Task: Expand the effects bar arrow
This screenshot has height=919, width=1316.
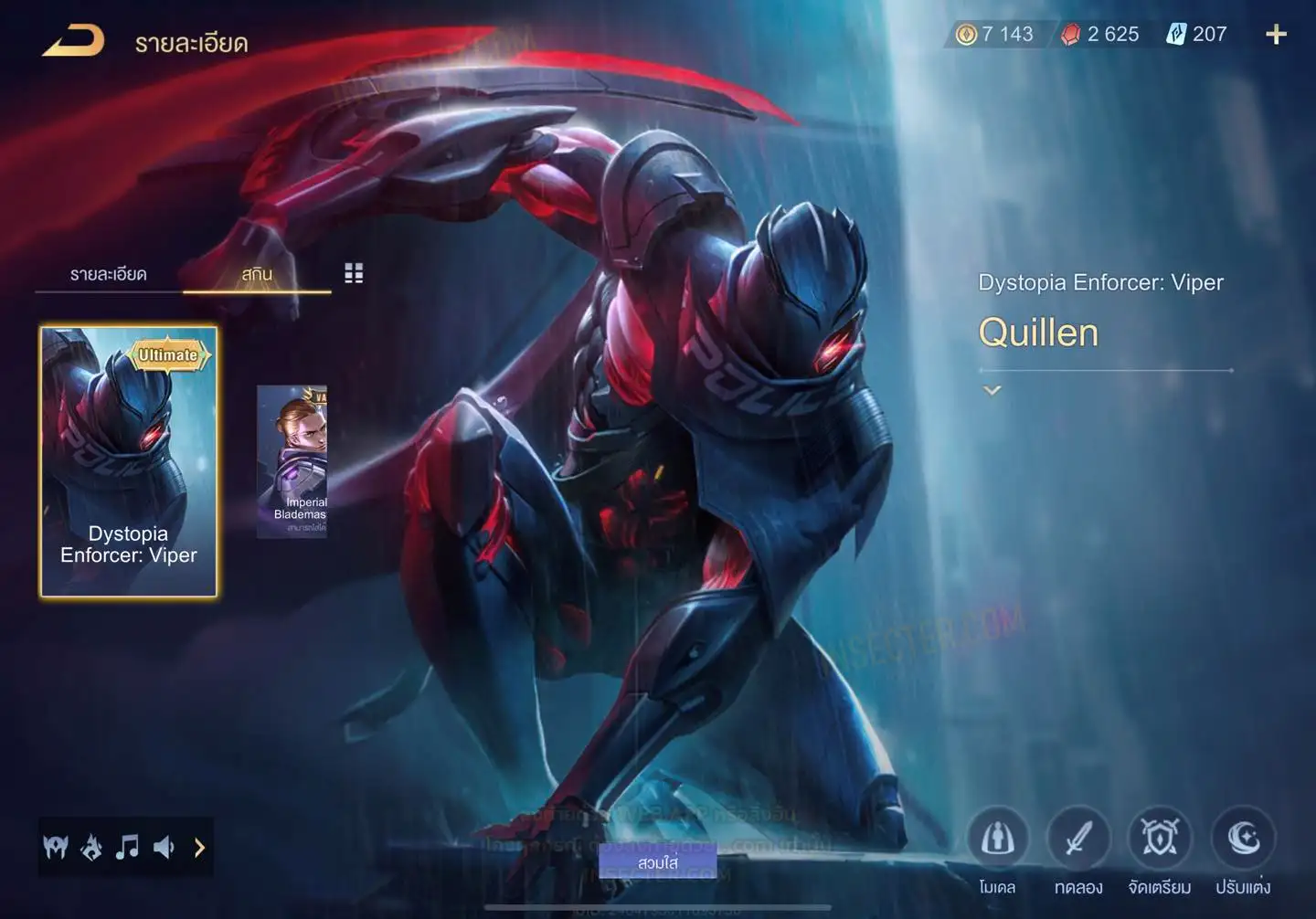Action: 199,848
